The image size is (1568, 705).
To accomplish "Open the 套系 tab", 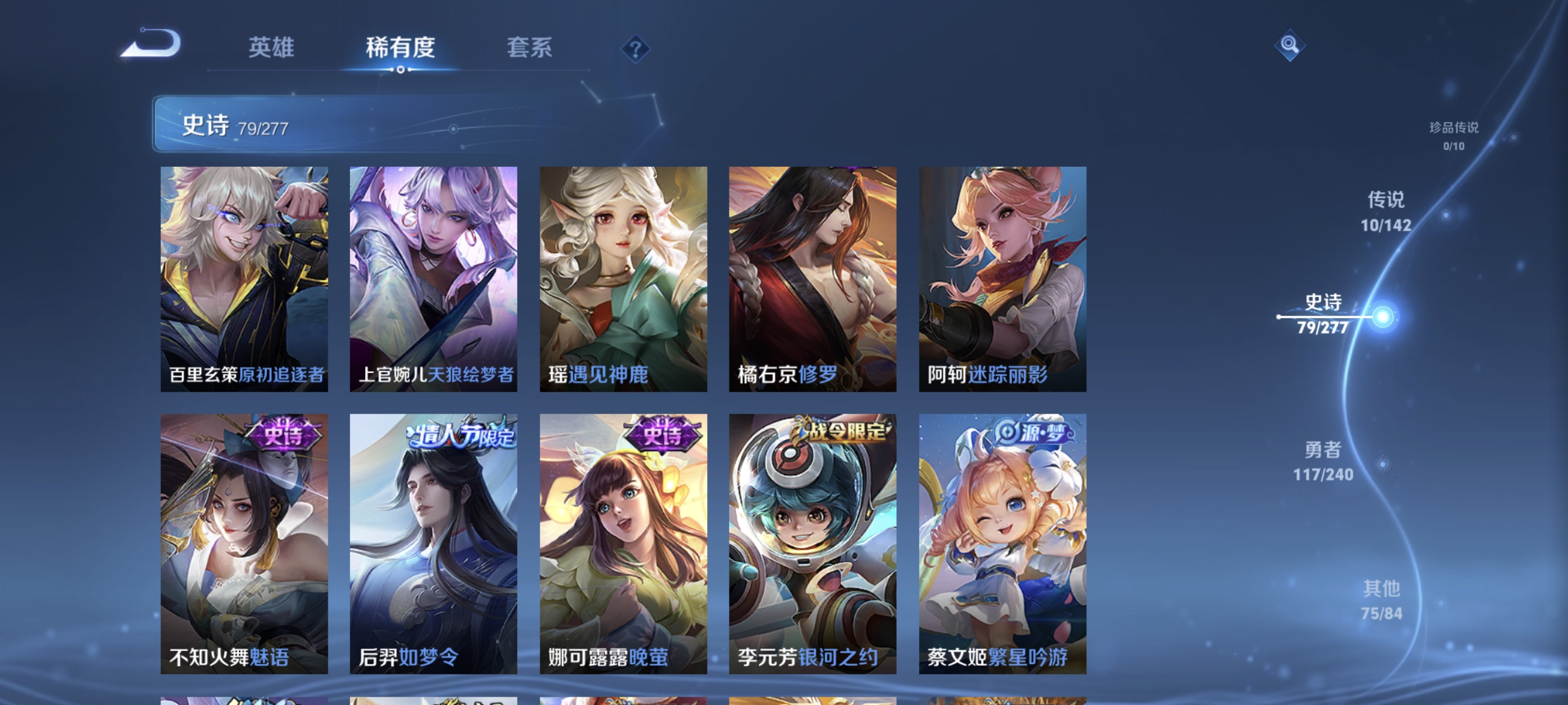I will (531, 48).
